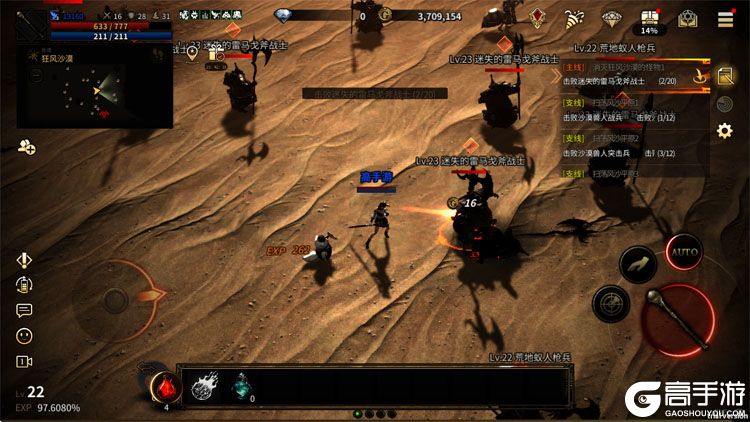The width and height of the screenshot is (750, 422).
Task: Open the star spellbook icon
Action: tap(688, 18)
